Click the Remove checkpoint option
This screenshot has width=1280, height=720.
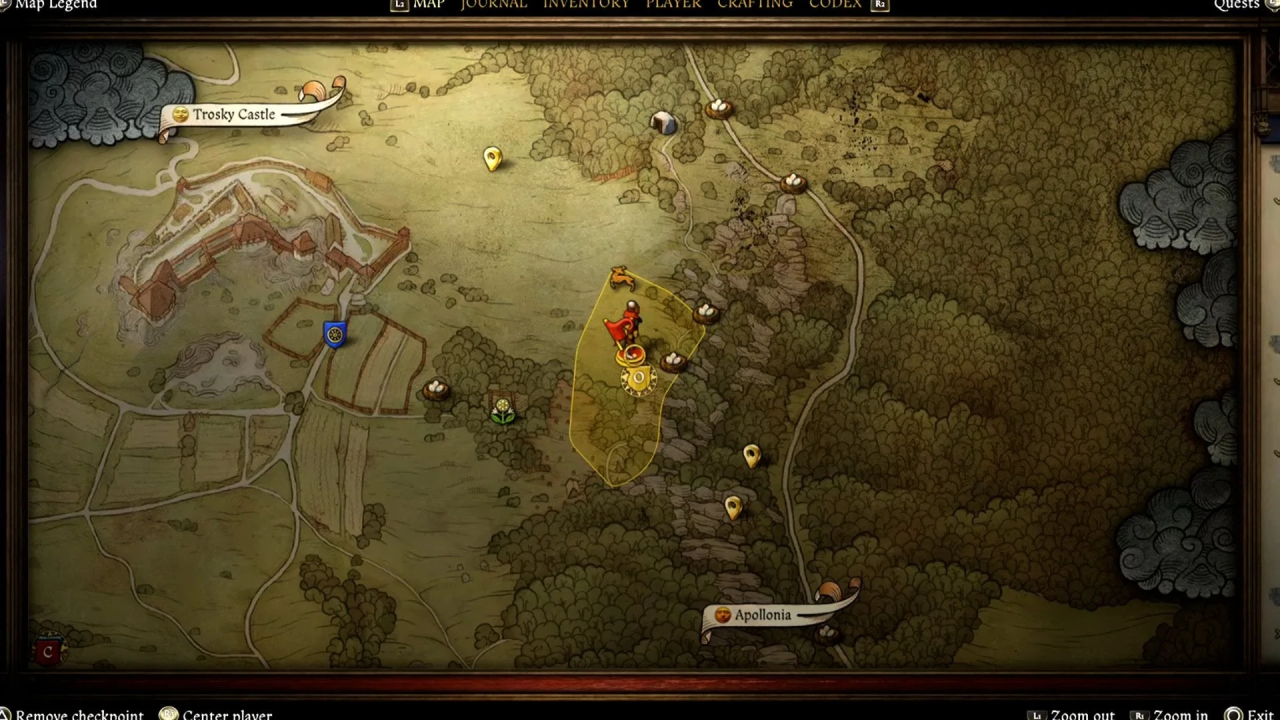pos(79,714)
